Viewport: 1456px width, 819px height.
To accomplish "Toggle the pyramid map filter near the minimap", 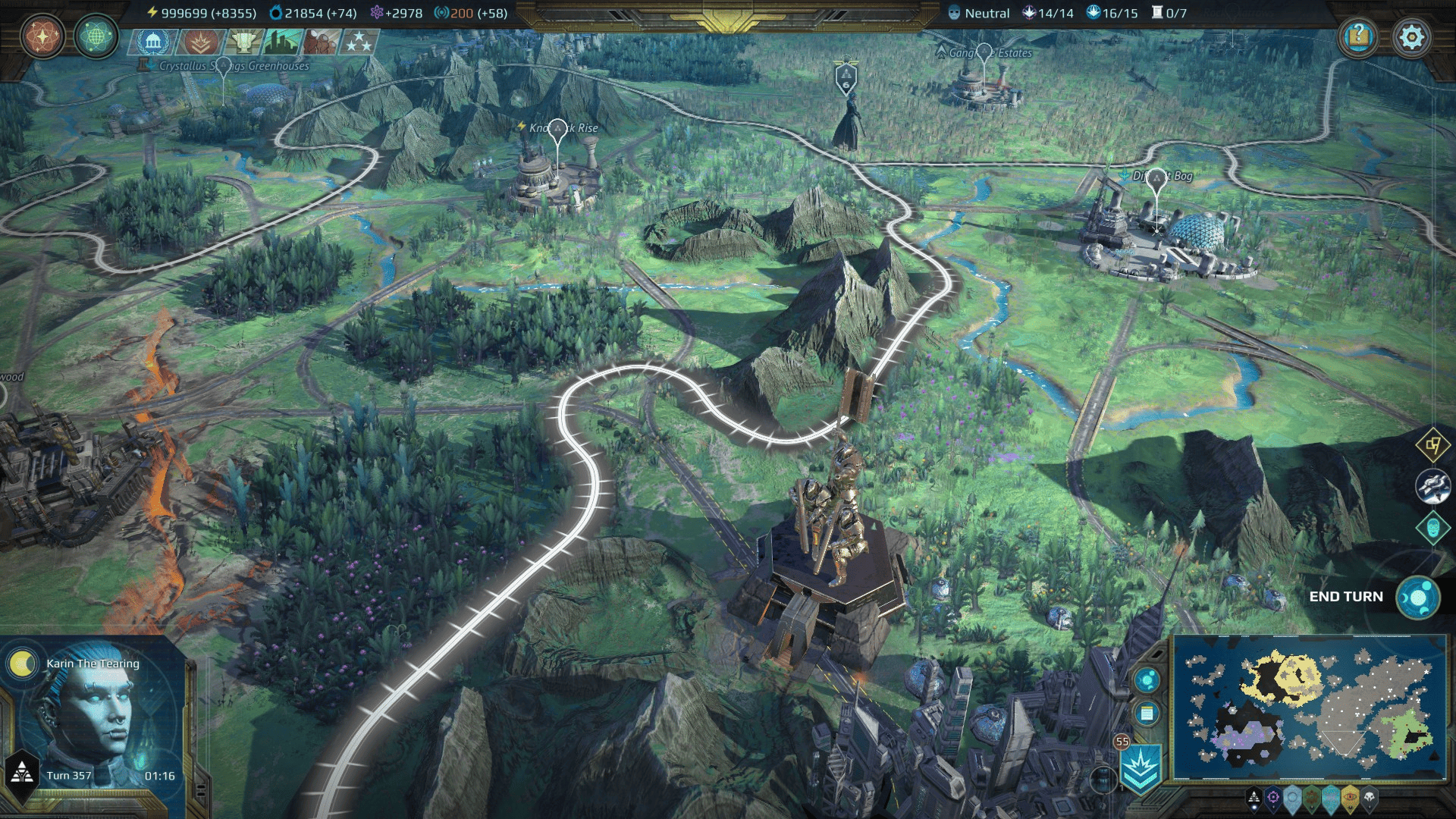I will [1254, 798].
